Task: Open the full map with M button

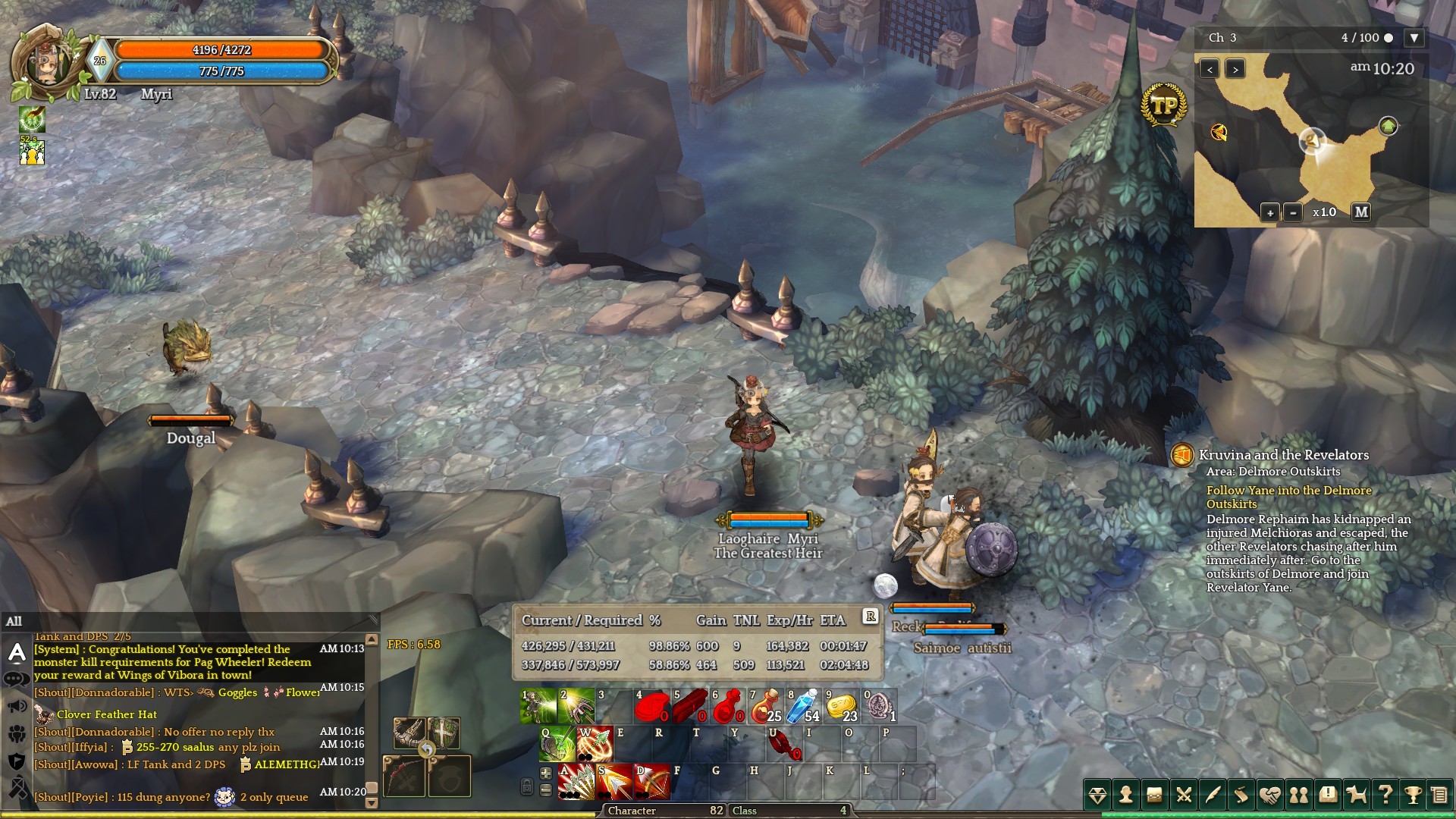Action: (1361, 212)
